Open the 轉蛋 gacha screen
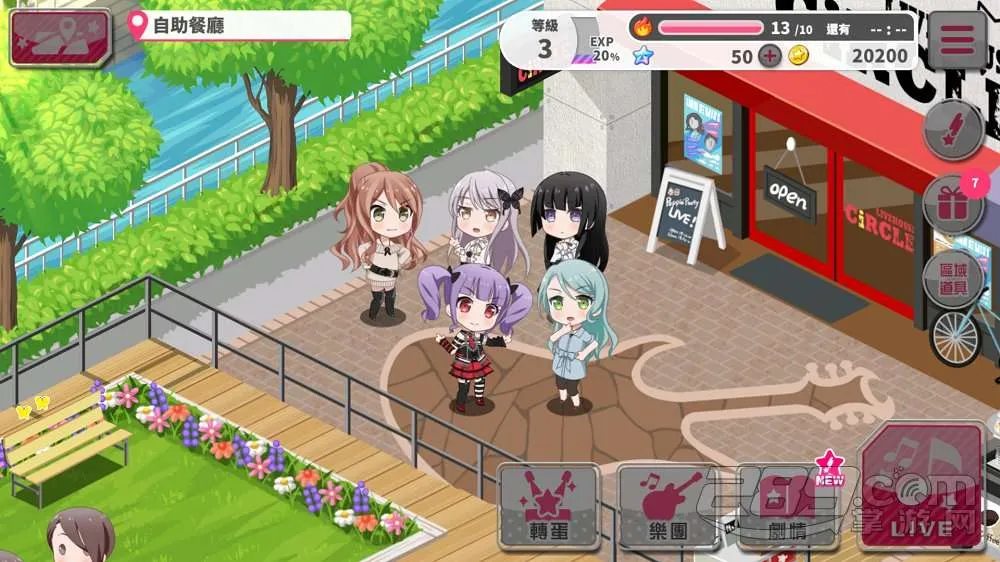Image resolution: width=1000 pixels, height=562 pixels. [x=548, y=505]
